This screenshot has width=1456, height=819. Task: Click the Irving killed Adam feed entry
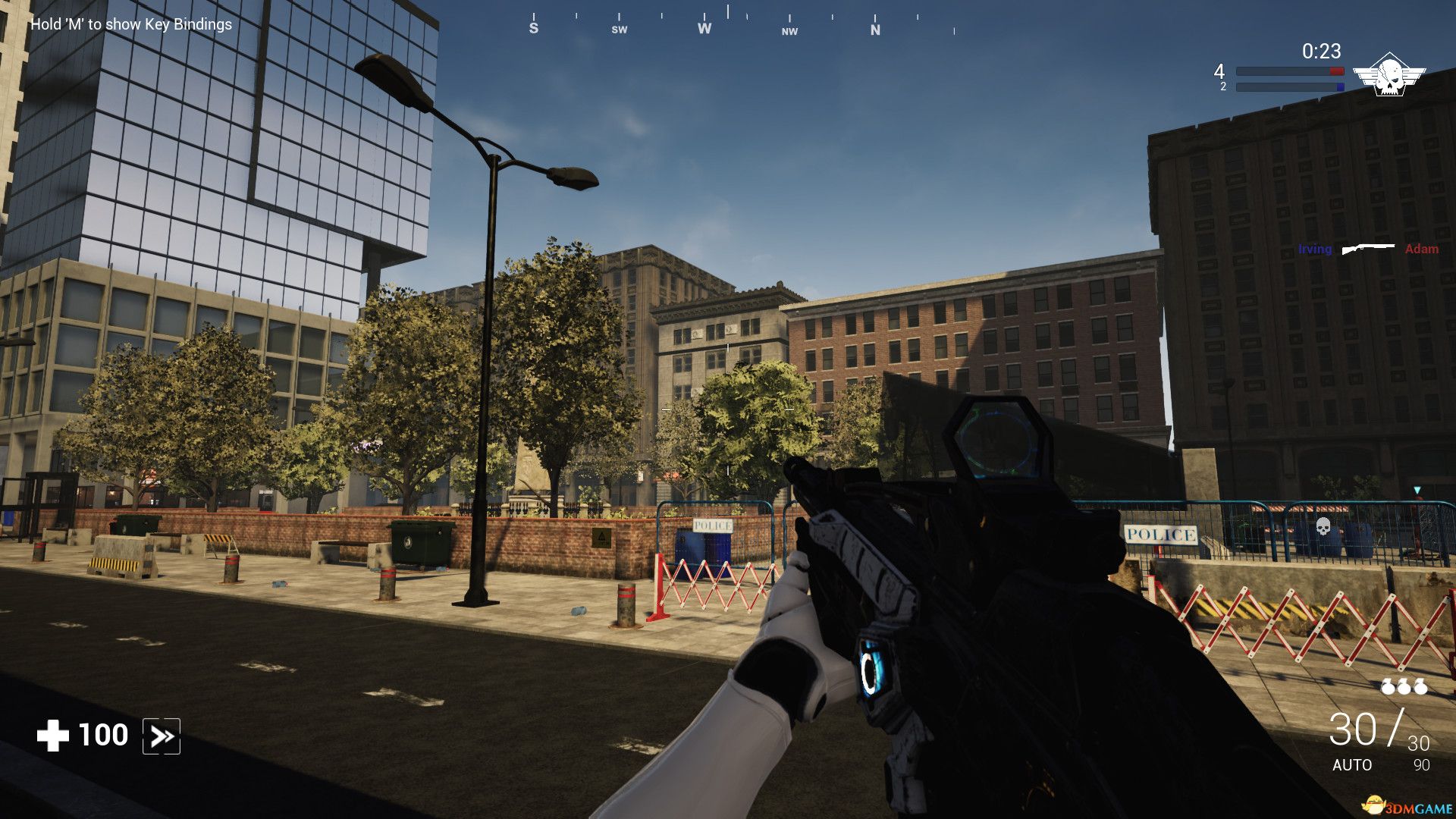click(x=1367, y=249)
